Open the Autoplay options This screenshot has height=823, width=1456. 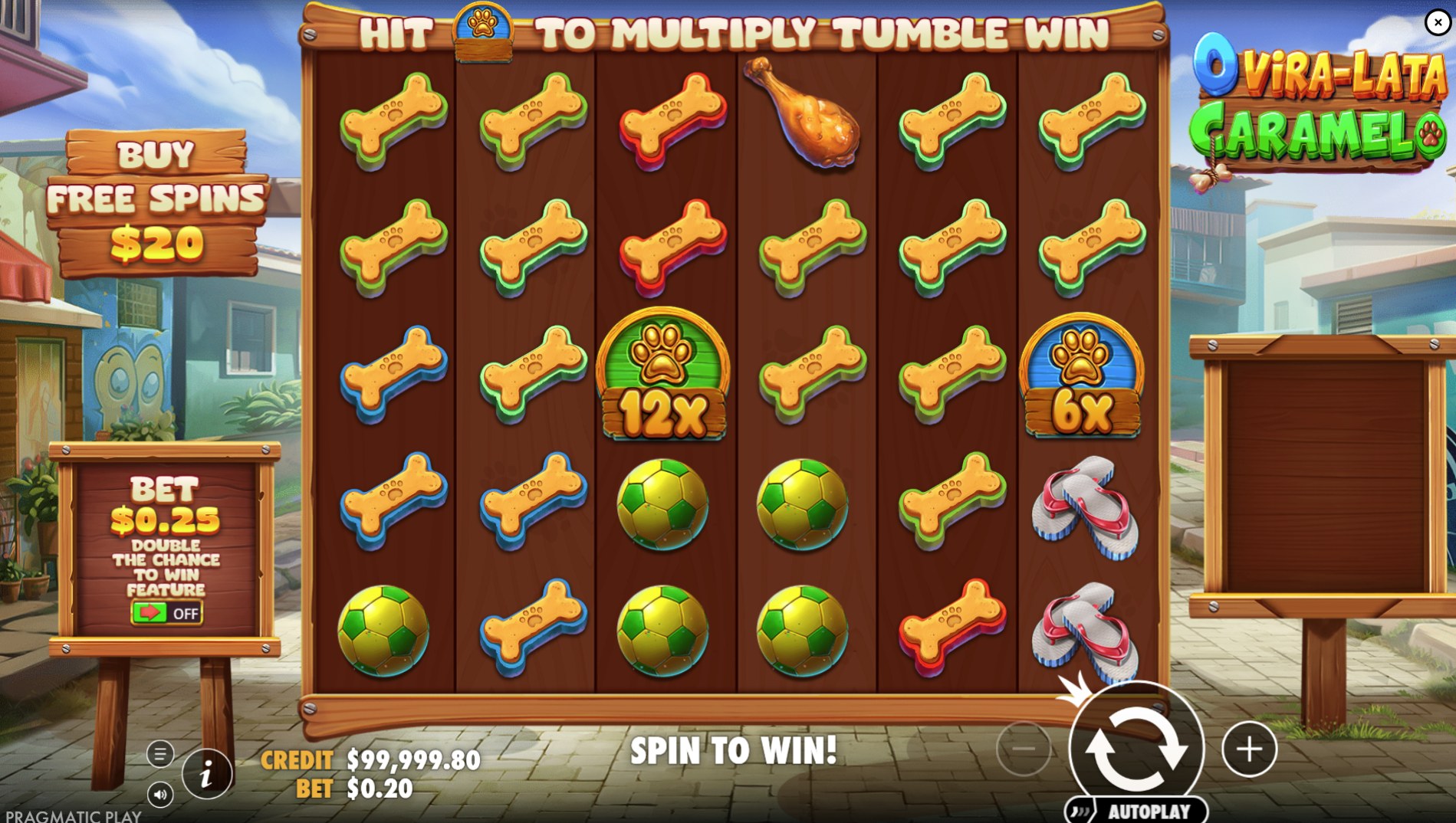[1136, 811]
